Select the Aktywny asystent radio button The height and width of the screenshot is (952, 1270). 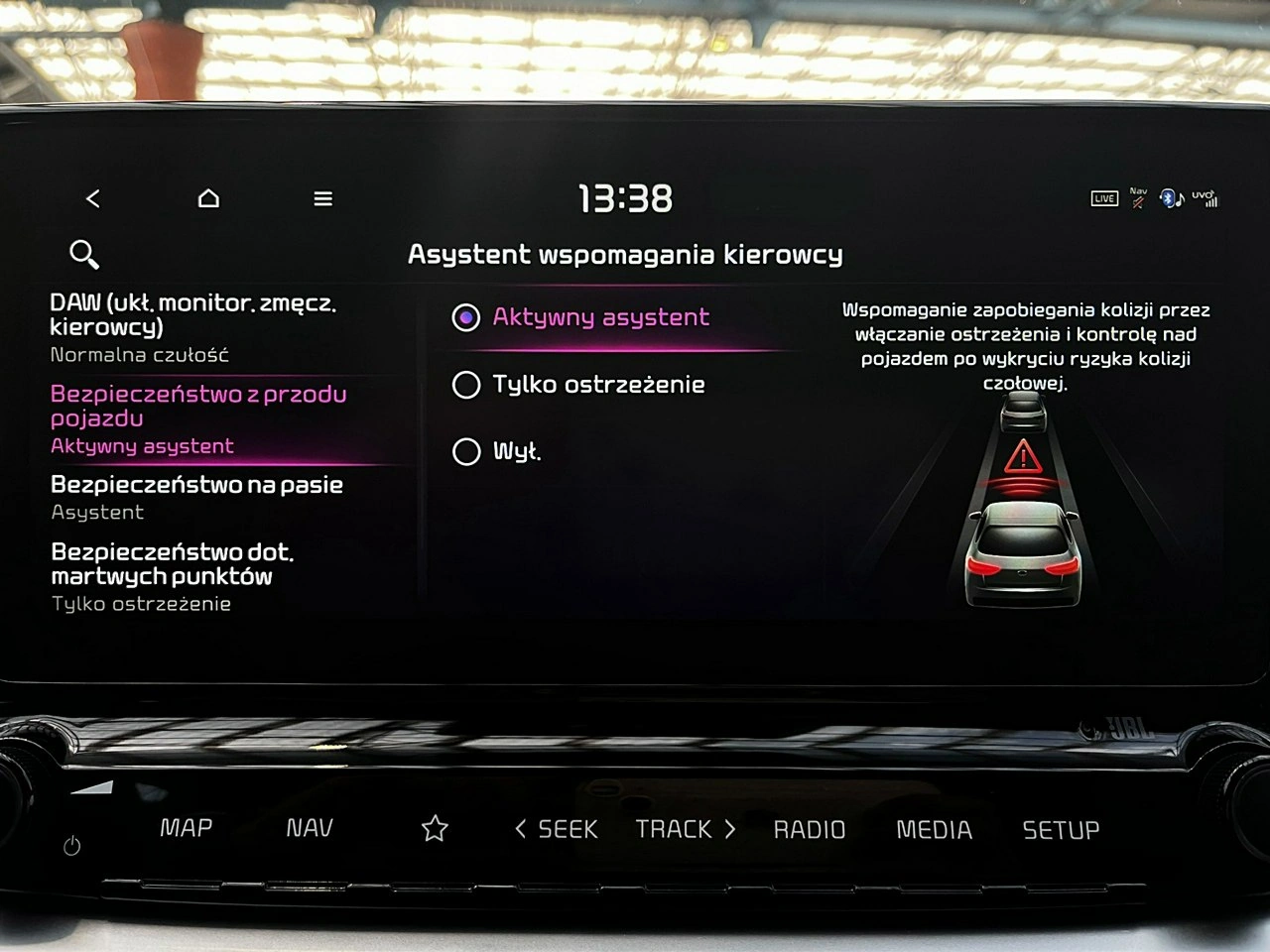pos(466,317)
